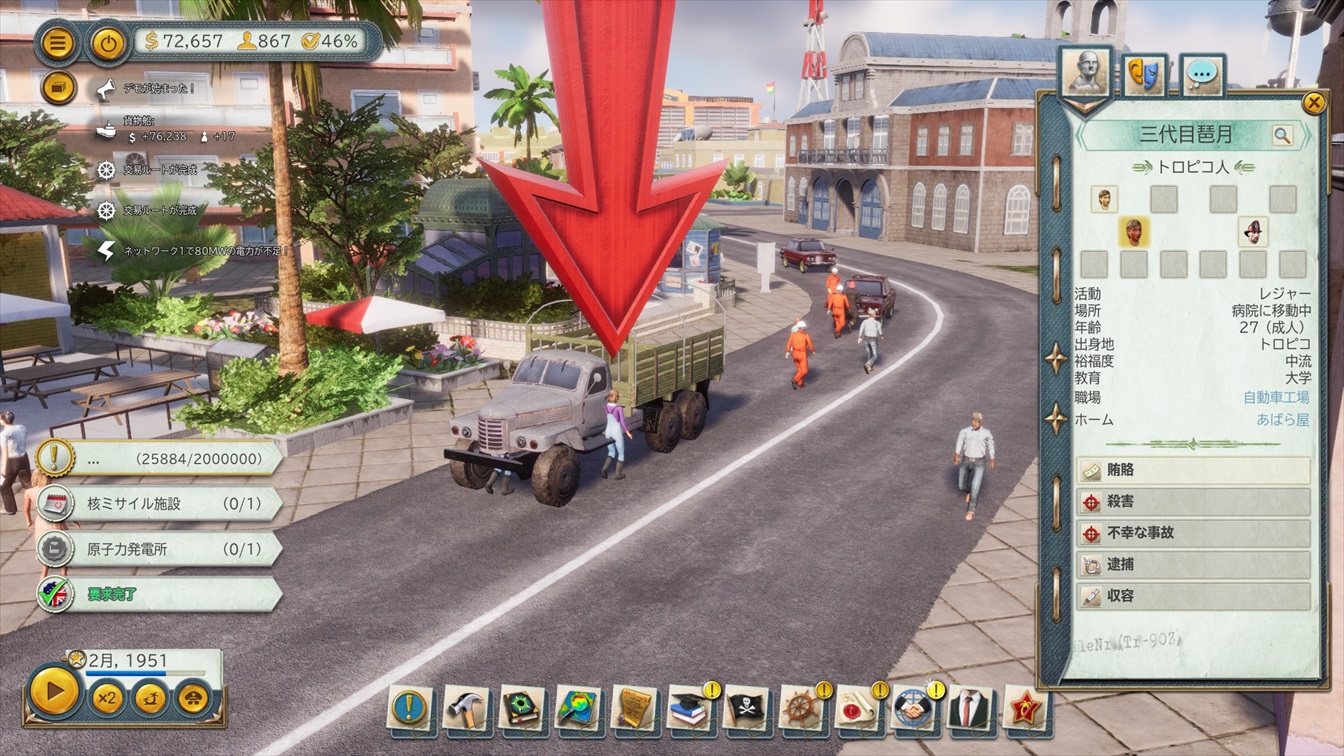Locate citizen with the magnifier button

coord(1282,135)
